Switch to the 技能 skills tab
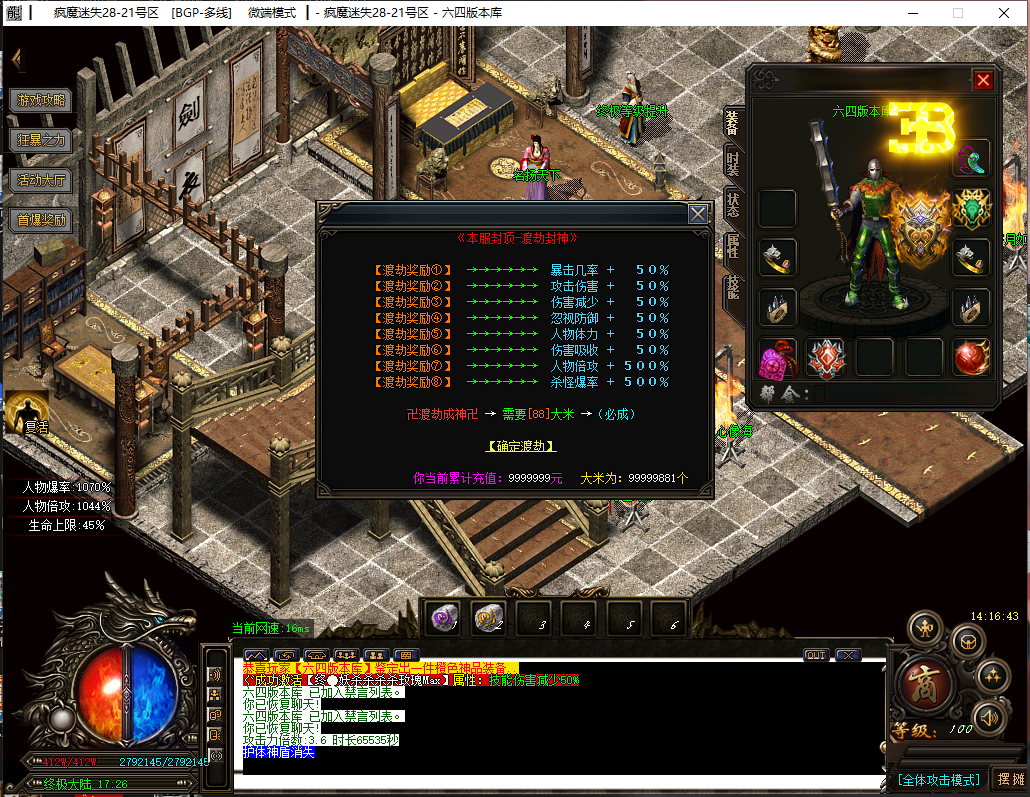This screenshot has height=797, width=1030. (x=733, y=286)
